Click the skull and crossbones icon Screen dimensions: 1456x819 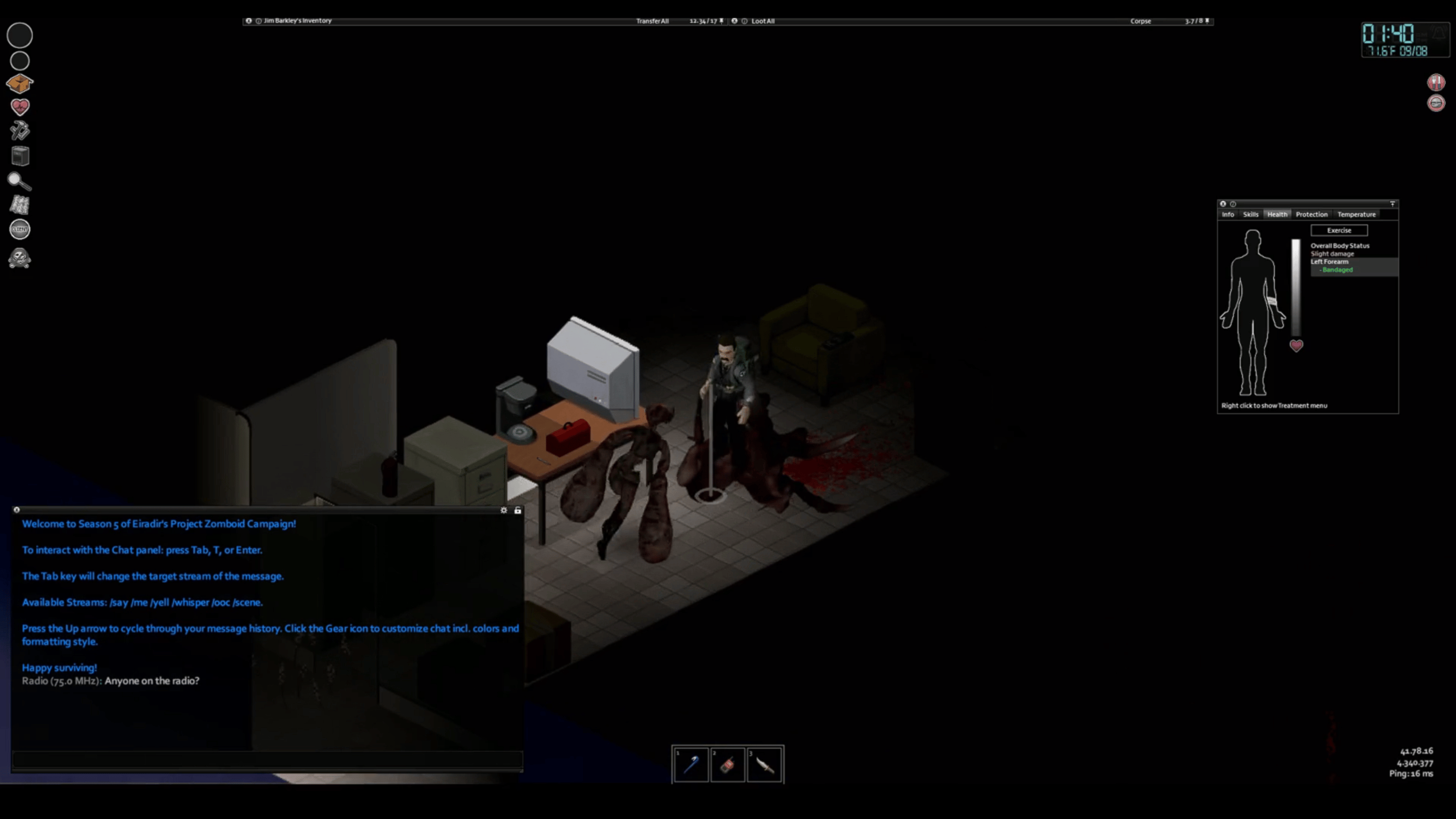(x=20, y=258)
